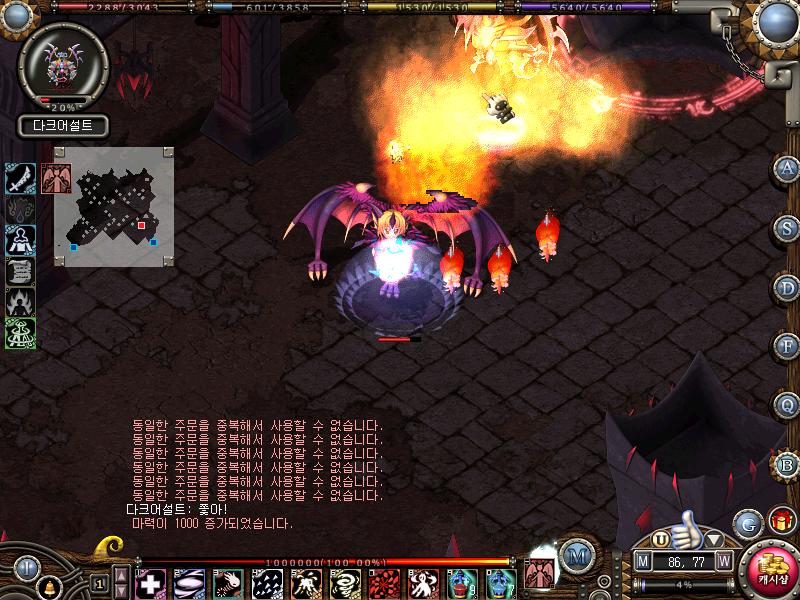The height and width of the screenshot is (600, 800).
Task: Click the minimap of the dungeon
Action: point(114,206)
